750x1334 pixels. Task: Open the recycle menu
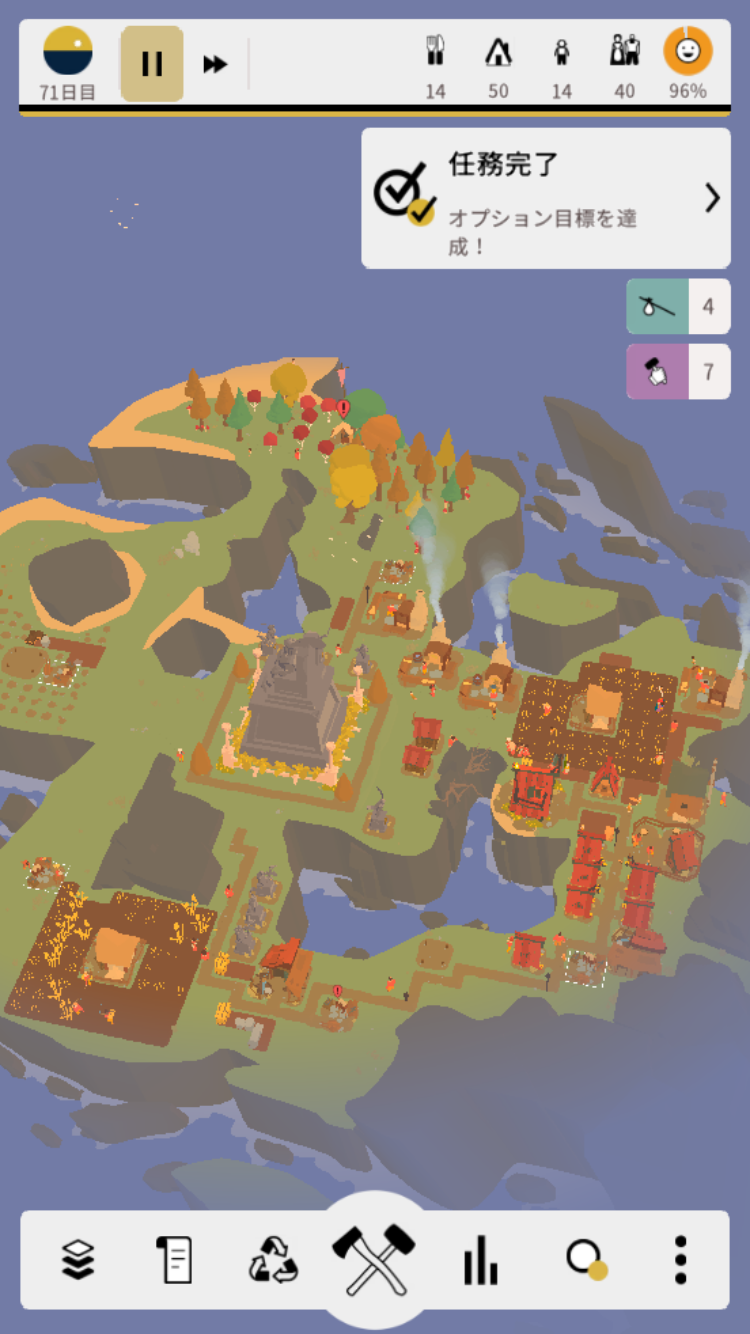(x=273, y=1259)
